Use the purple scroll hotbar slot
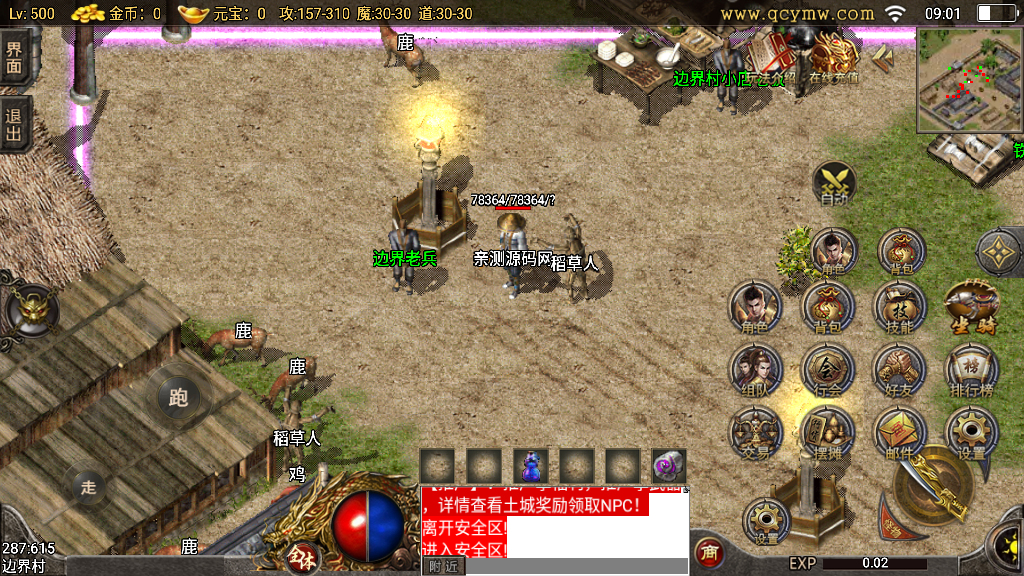This screenshot has height=576, width=1024. pyautogui.click(x=669, y=465)
